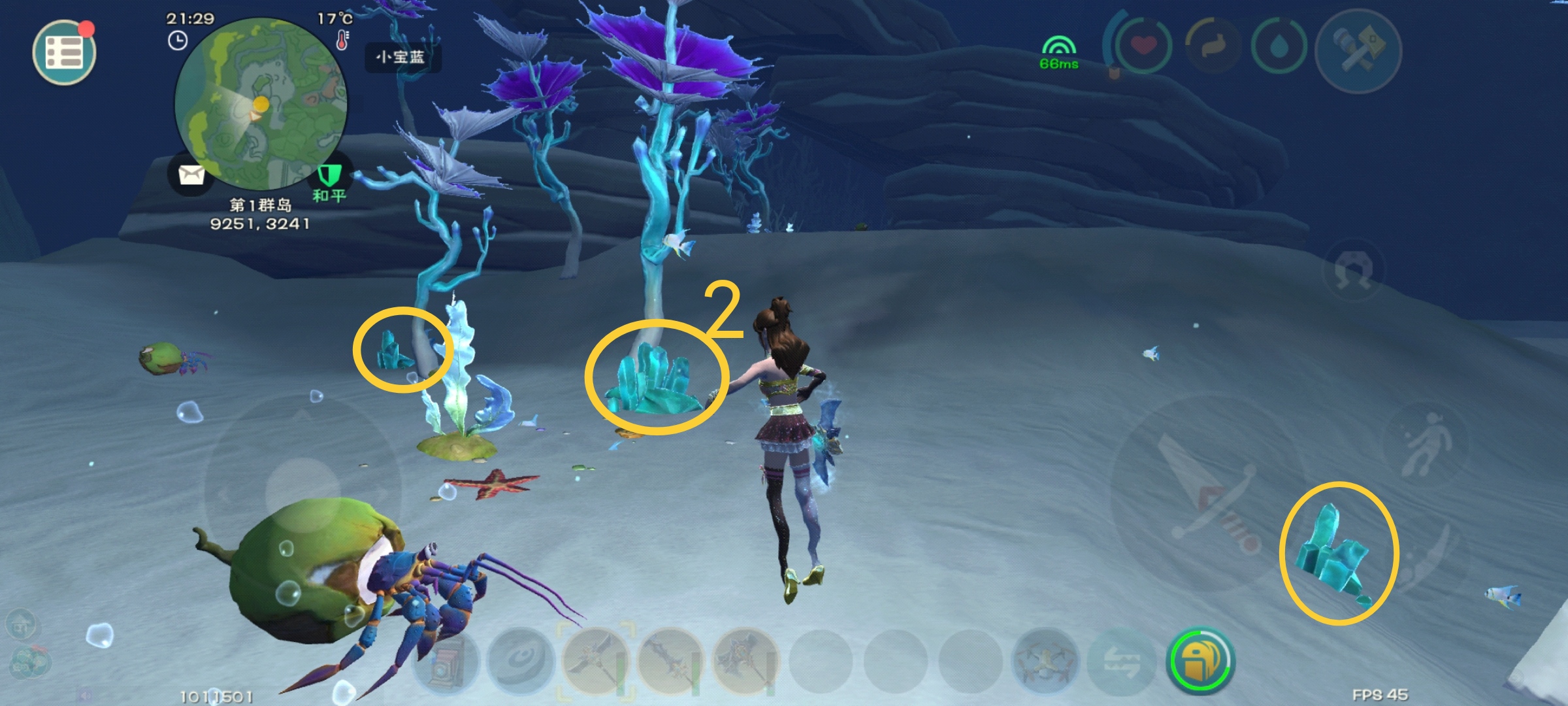The width and height of the screenshot is (1568, 706).
Task: Tap the magnet pickup button
Action: coord(1355,271)
